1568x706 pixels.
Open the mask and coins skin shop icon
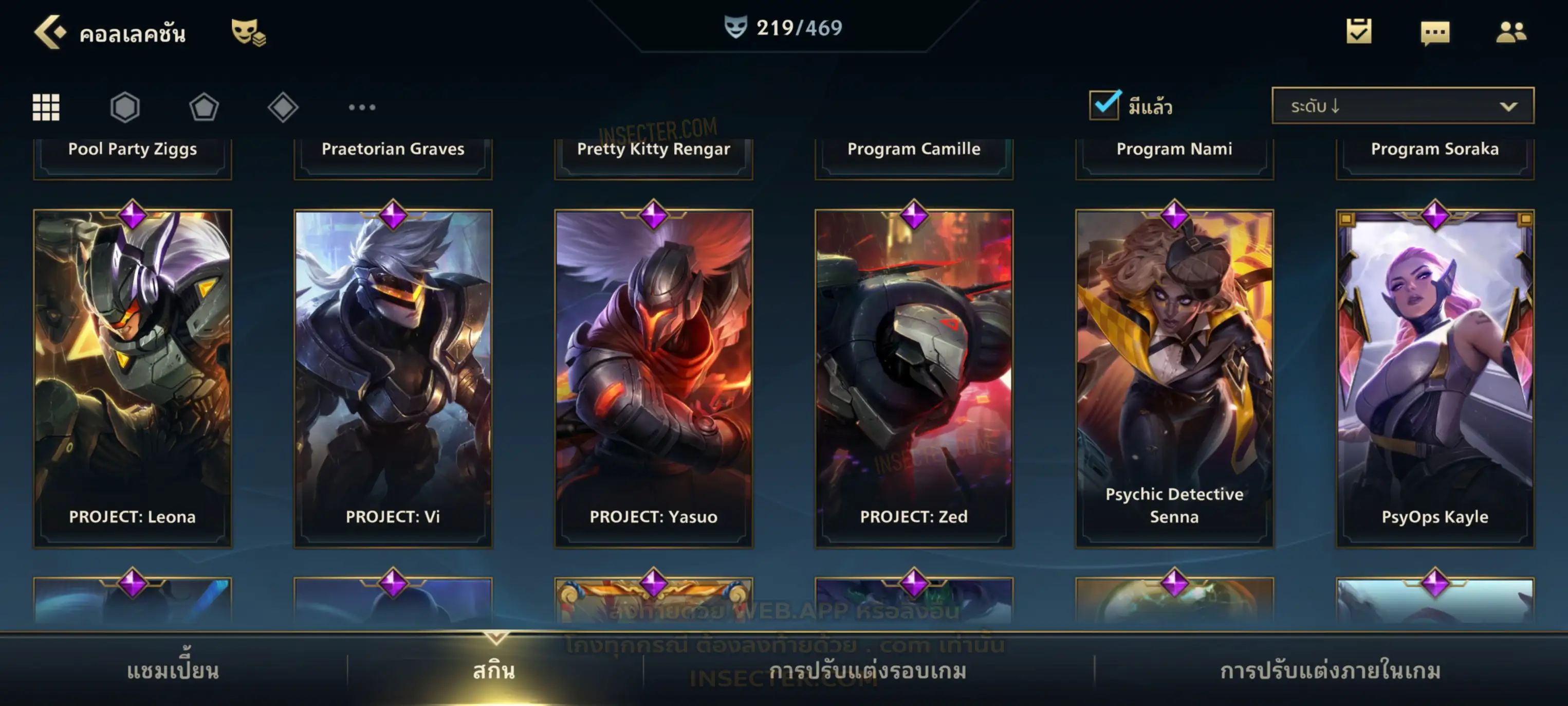(x=248, y=32)
